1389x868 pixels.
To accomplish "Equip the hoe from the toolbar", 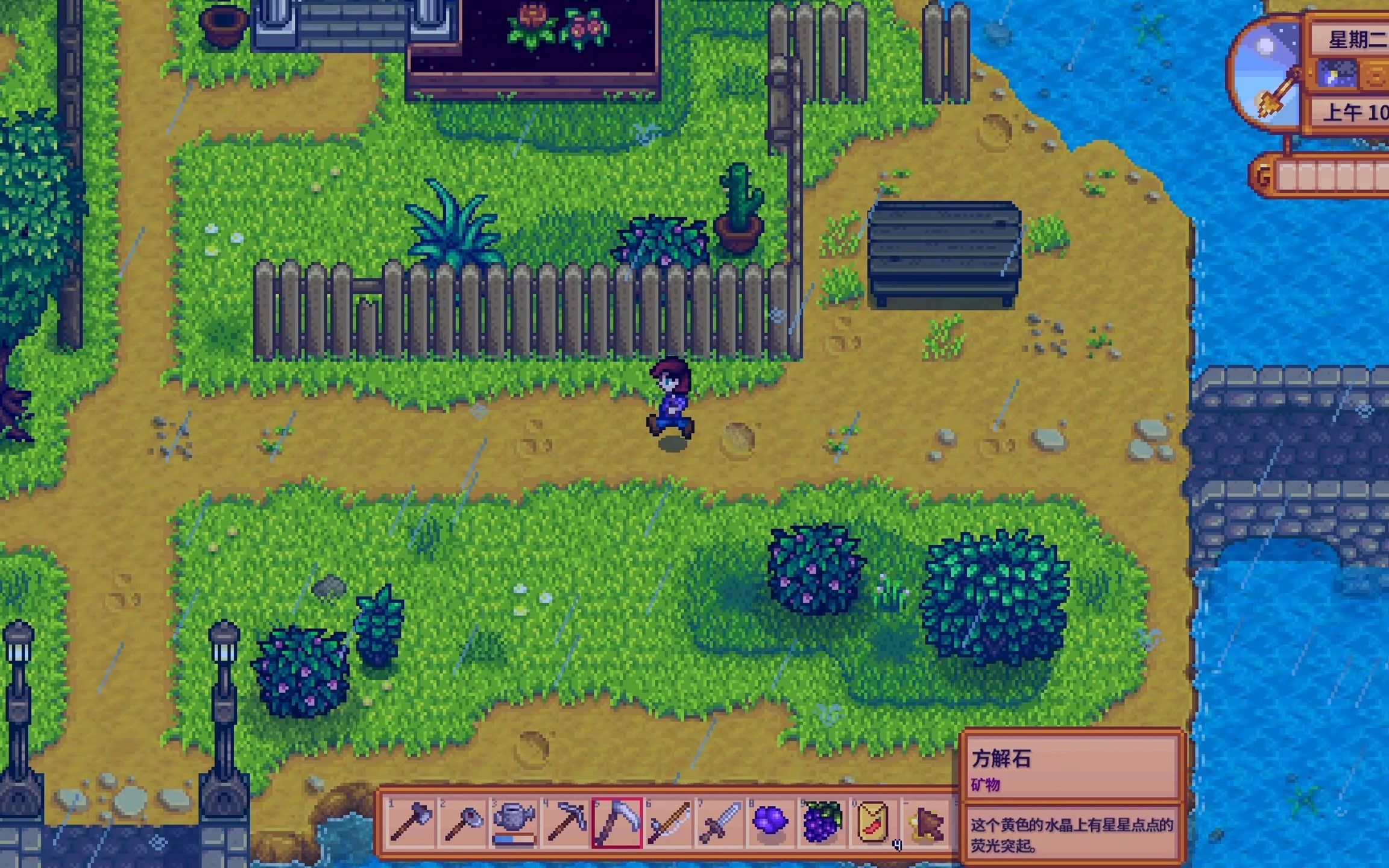I will tap(462, 822).
